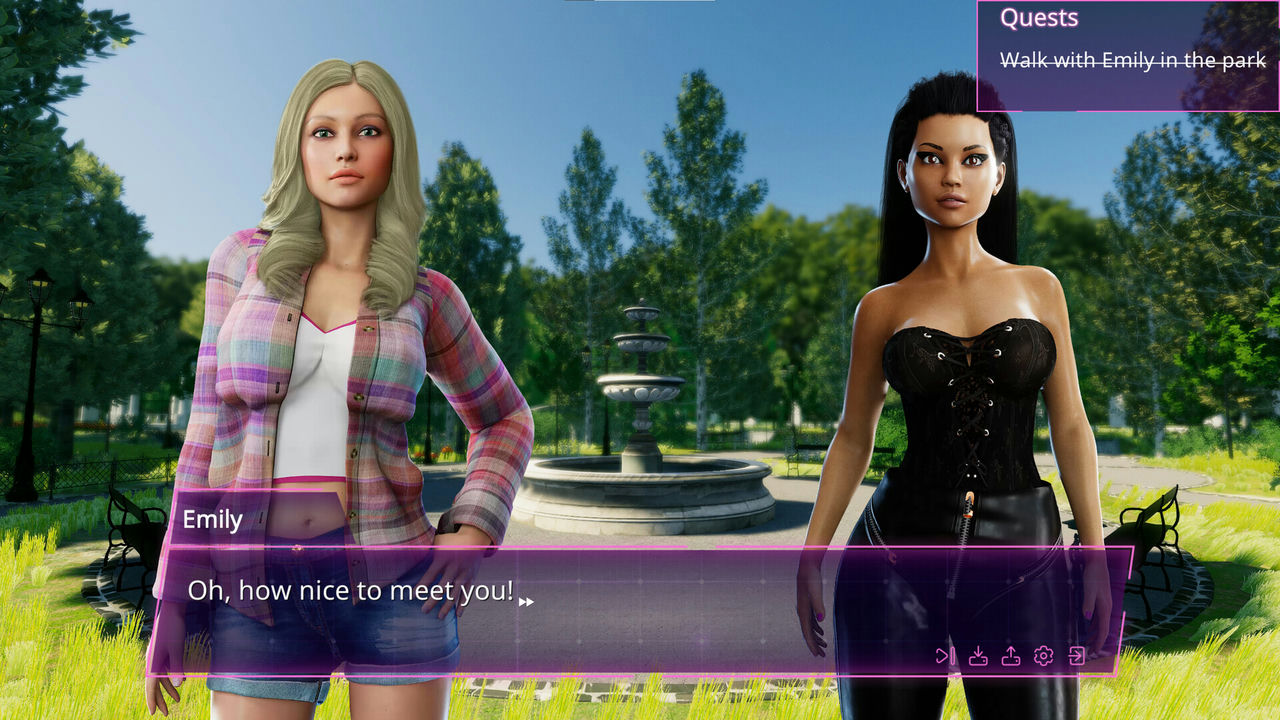
Task: Open the save game icon
Action: pos(979,656)
